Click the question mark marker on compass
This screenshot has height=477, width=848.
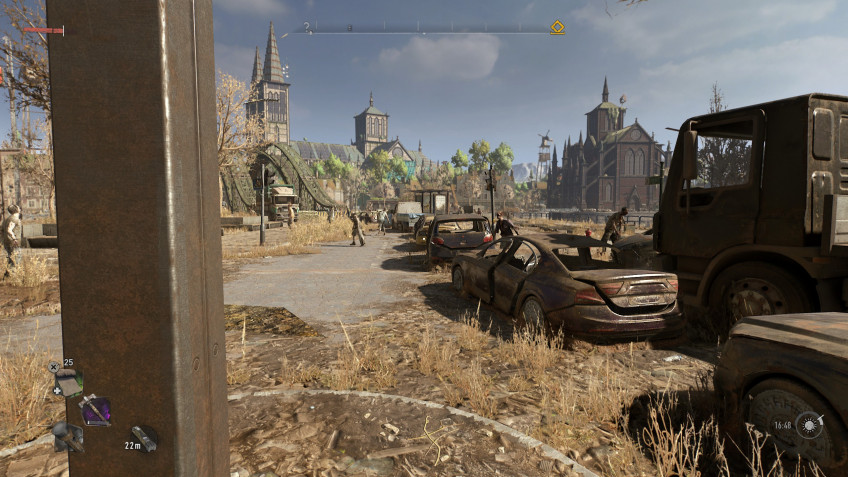pyautogui.click(x=307, y=27)
